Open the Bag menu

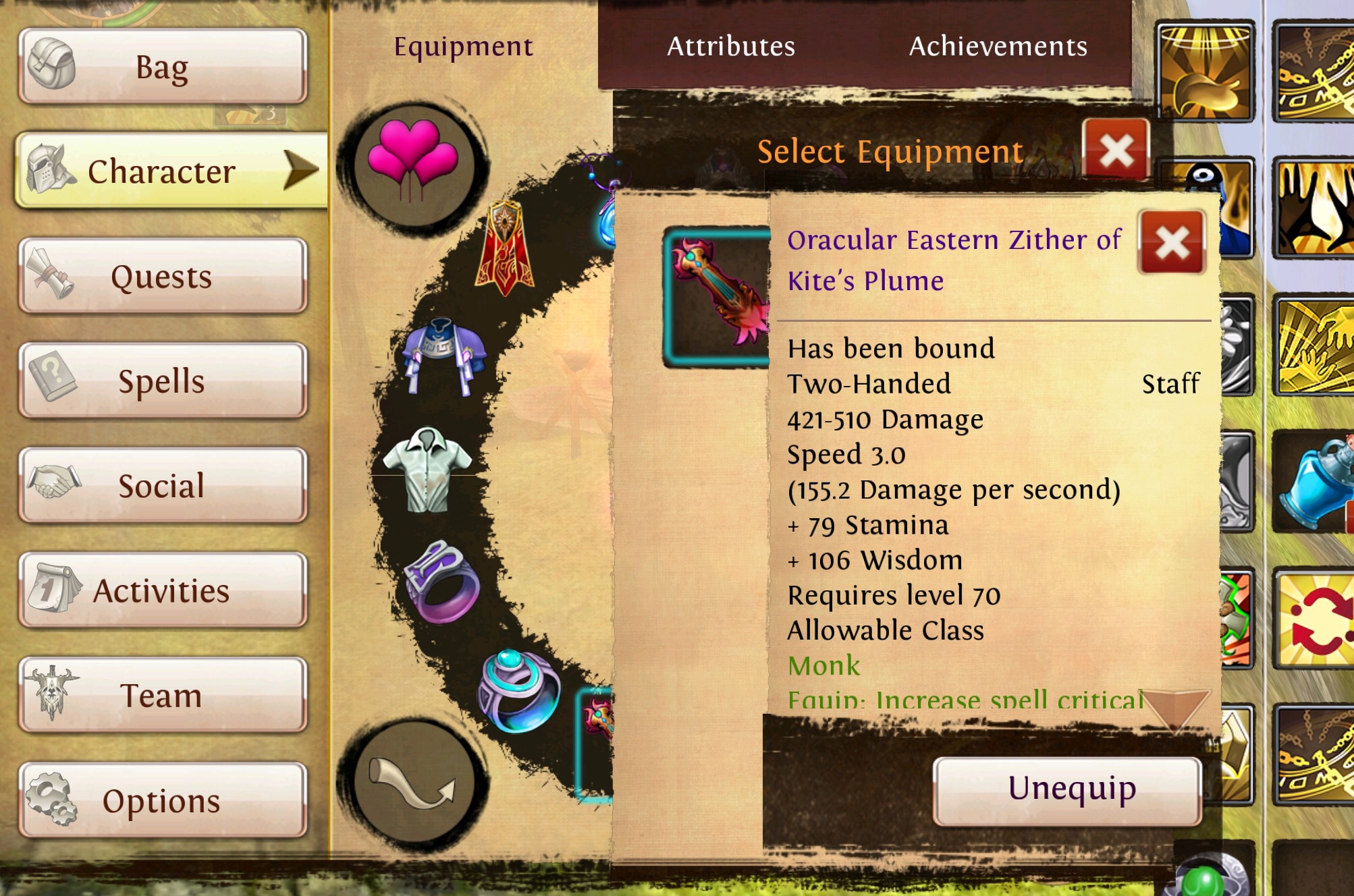point(163,67)
